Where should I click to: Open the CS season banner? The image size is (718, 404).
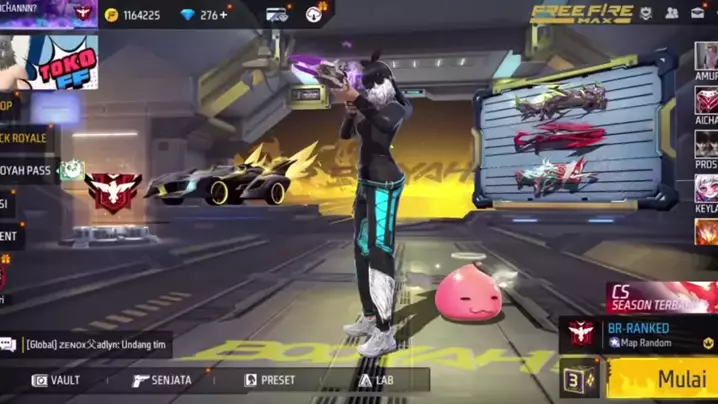click(x=662, y=297)
